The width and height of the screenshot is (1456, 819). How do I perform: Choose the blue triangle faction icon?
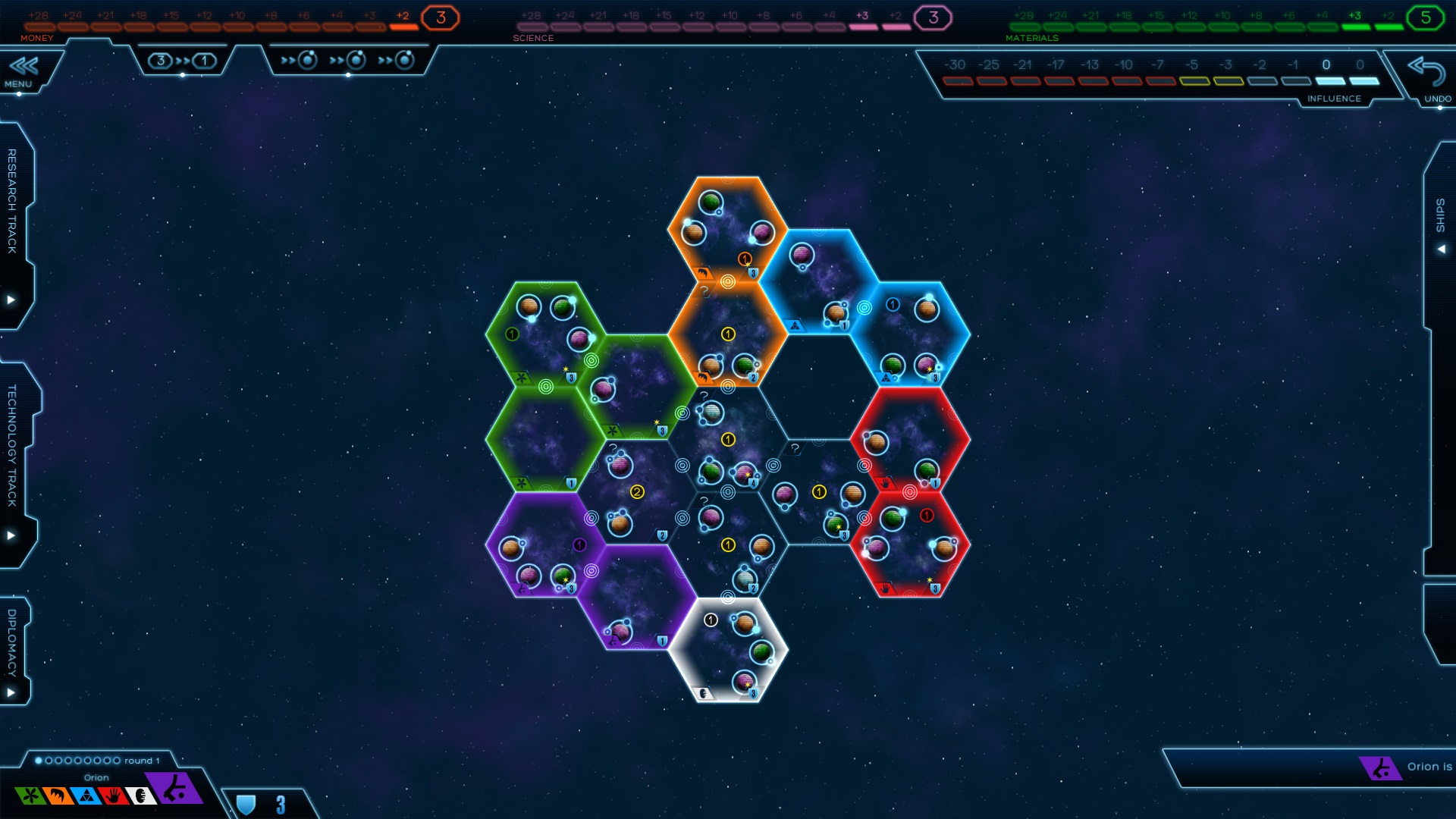click(x=86, y=795)
